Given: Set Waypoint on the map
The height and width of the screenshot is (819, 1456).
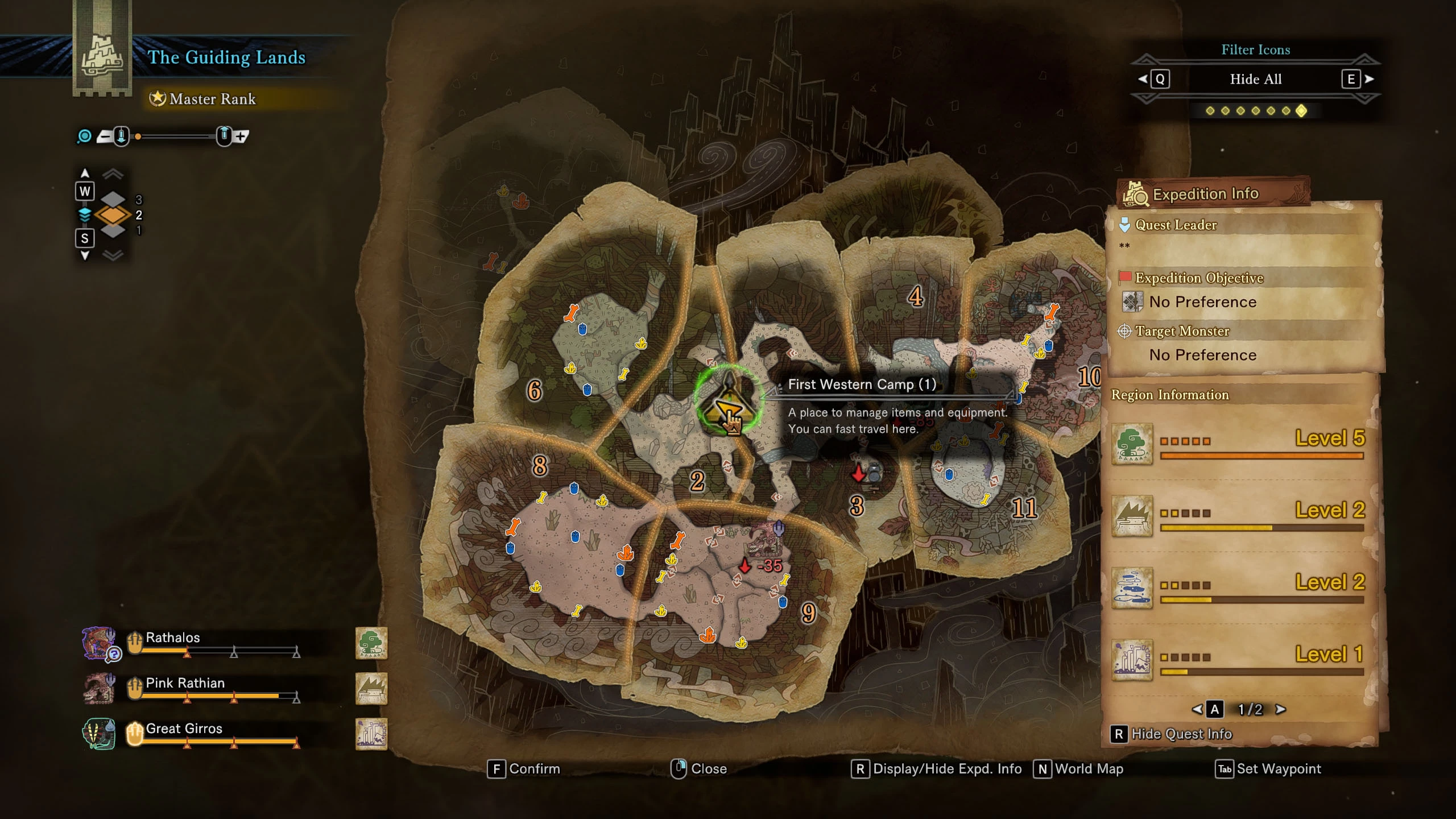Looking at the screenshot, I should pos(1269,769).
